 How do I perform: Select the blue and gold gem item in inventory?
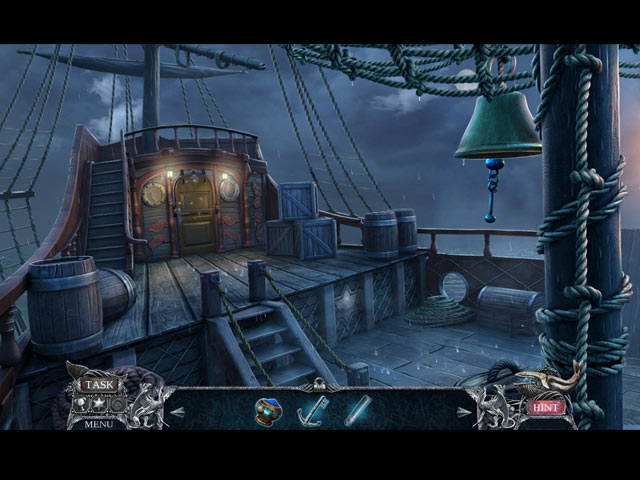point(267,411)
